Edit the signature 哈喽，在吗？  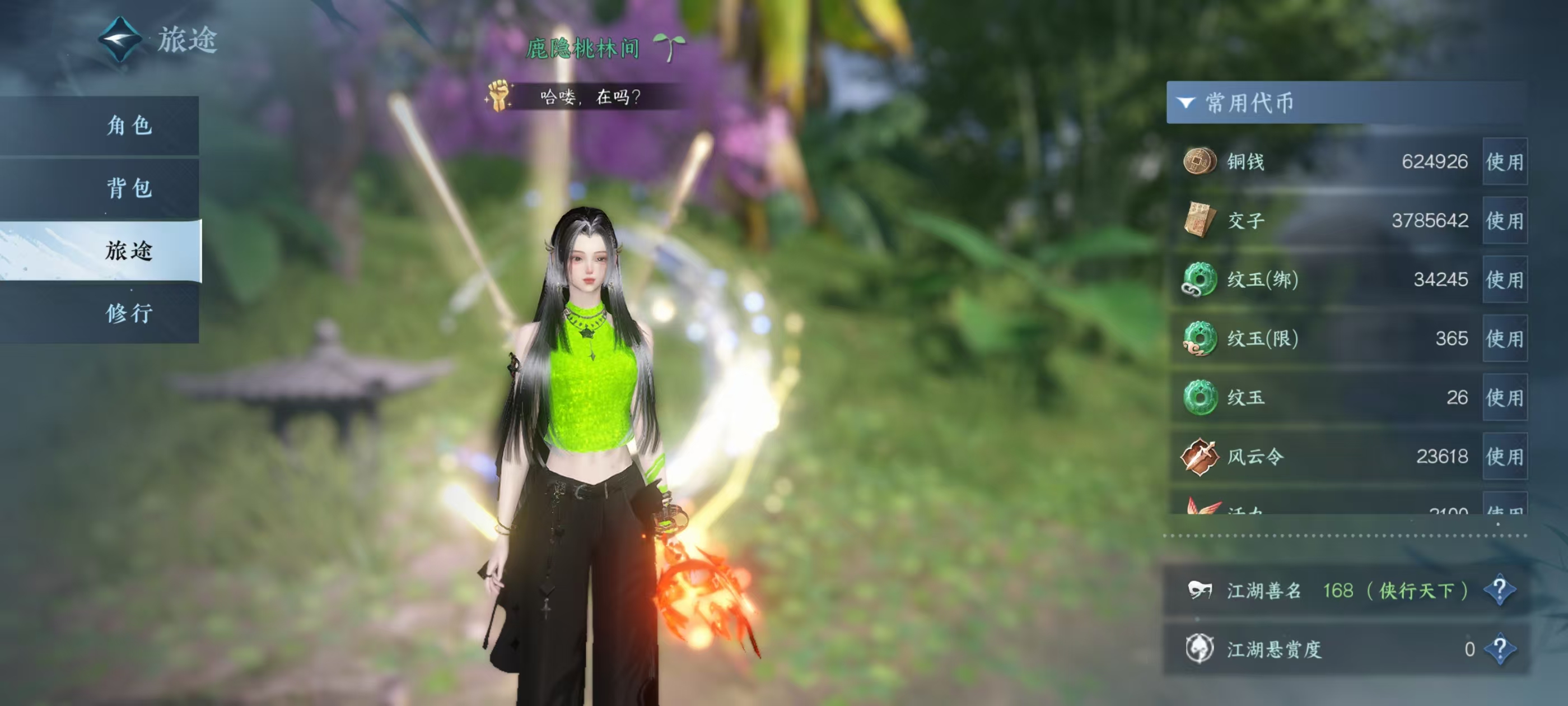tap(589, 97)
